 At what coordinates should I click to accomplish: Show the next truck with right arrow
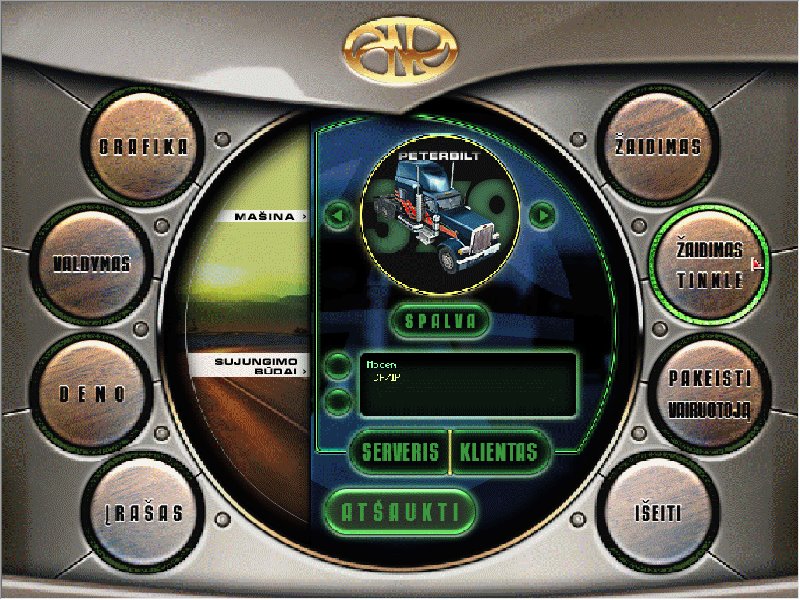pyautogui.click(x=541, y=215)
